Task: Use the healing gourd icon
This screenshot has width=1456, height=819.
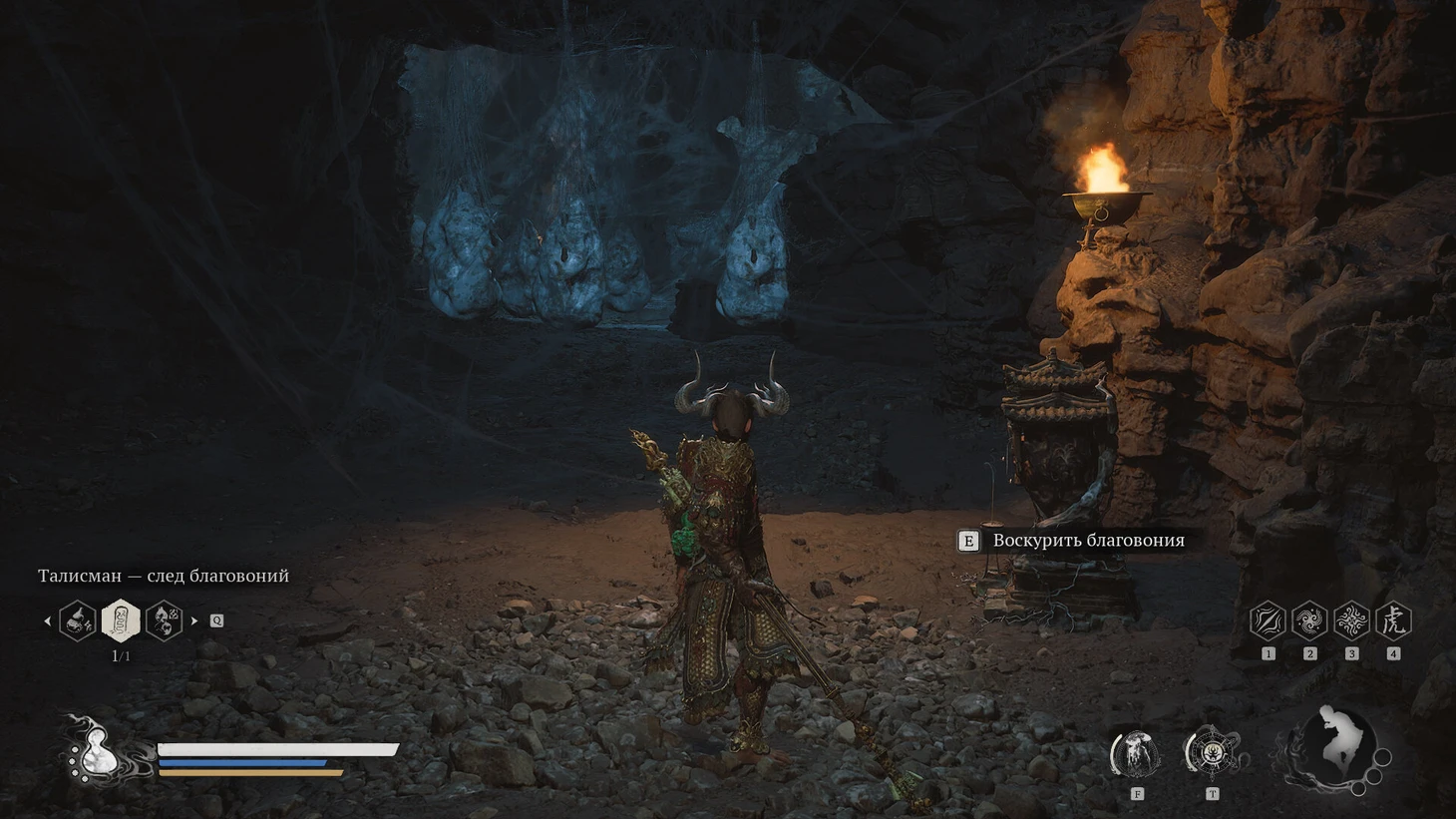Action: [96, 751]
